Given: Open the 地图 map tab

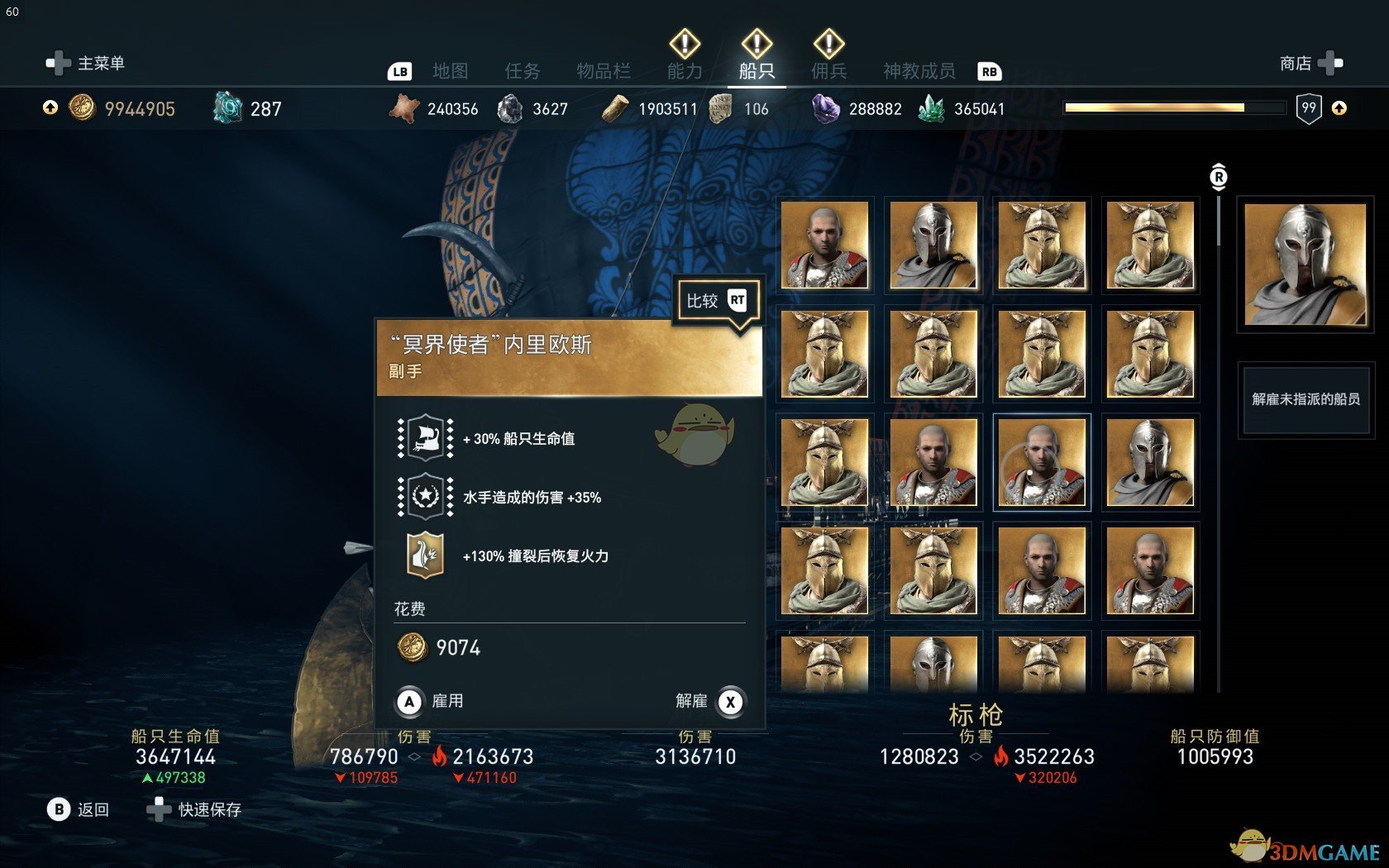Looking at the screenshot, I should point(450,71).
